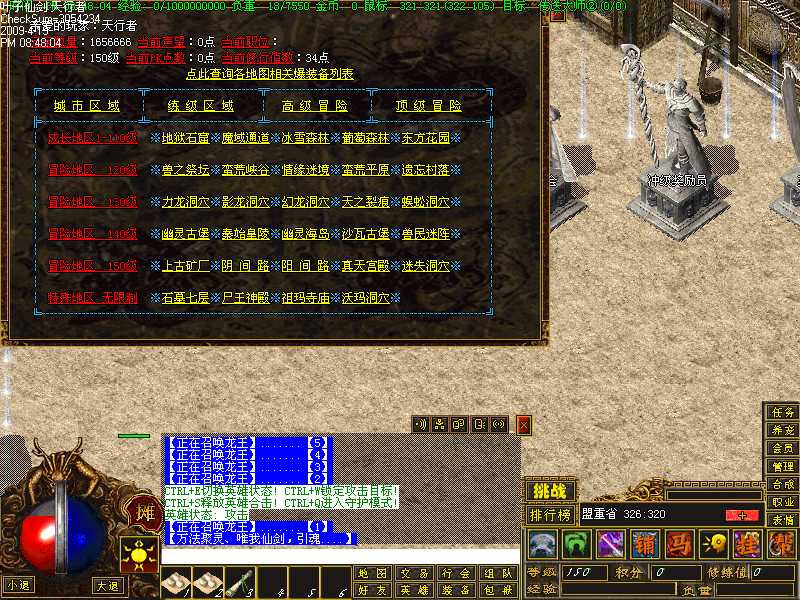The image size is (800, 600).
Task: Enter 石墓七层
Action: point(185,298)
